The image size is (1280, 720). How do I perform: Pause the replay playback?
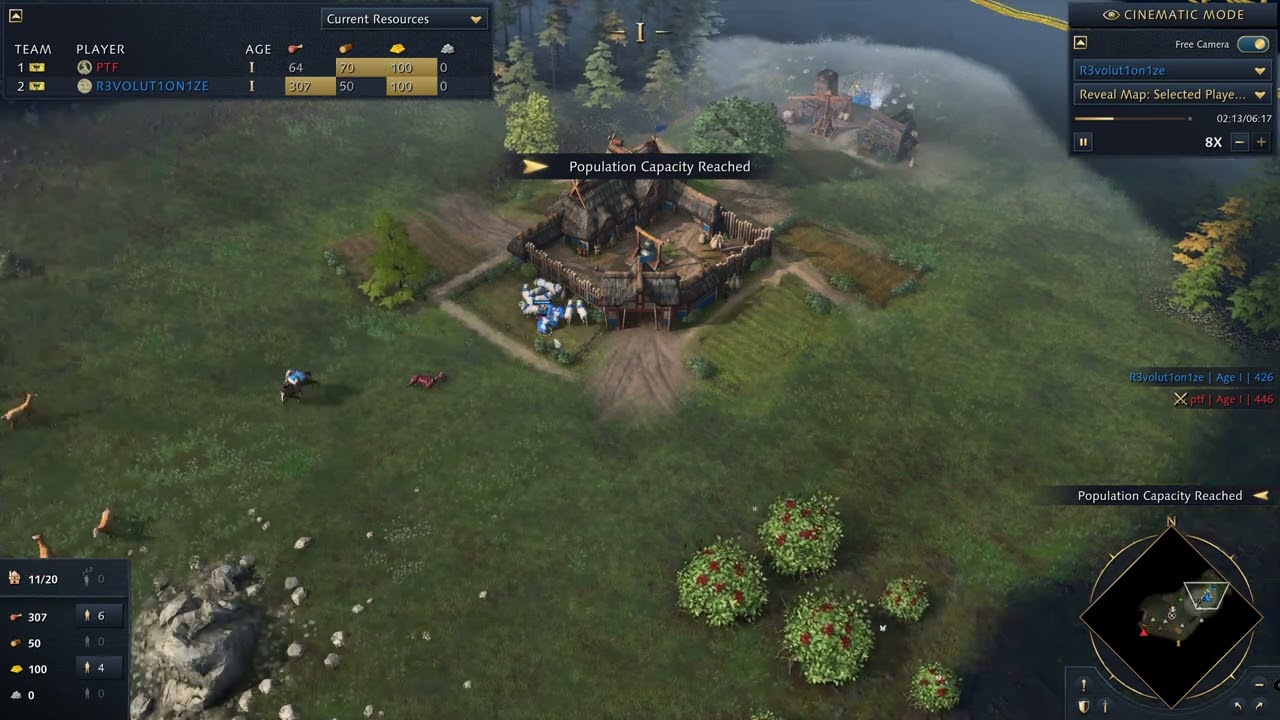pyautogui.click(x=1083, y=142)
